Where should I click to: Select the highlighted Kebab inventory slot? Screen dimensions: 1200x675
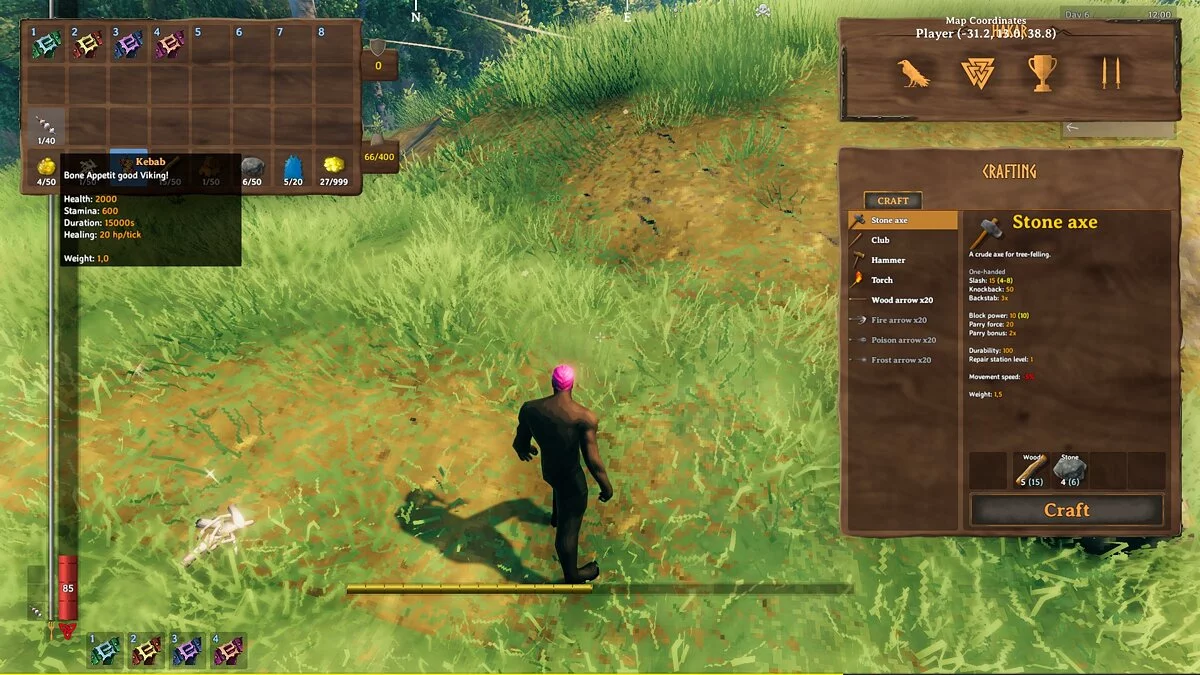click(129, 168)
